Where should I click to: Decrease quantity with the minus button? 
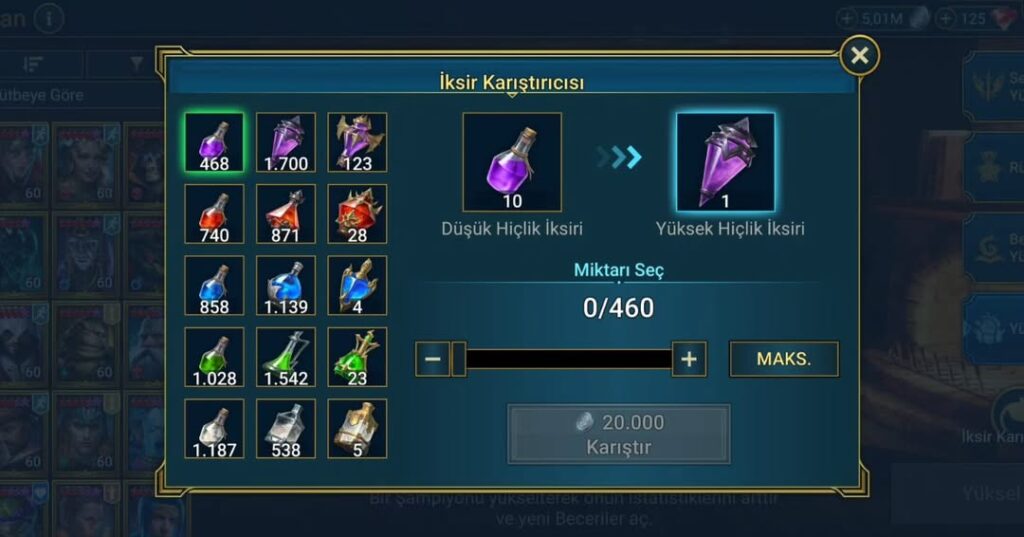tap(432, 359)
